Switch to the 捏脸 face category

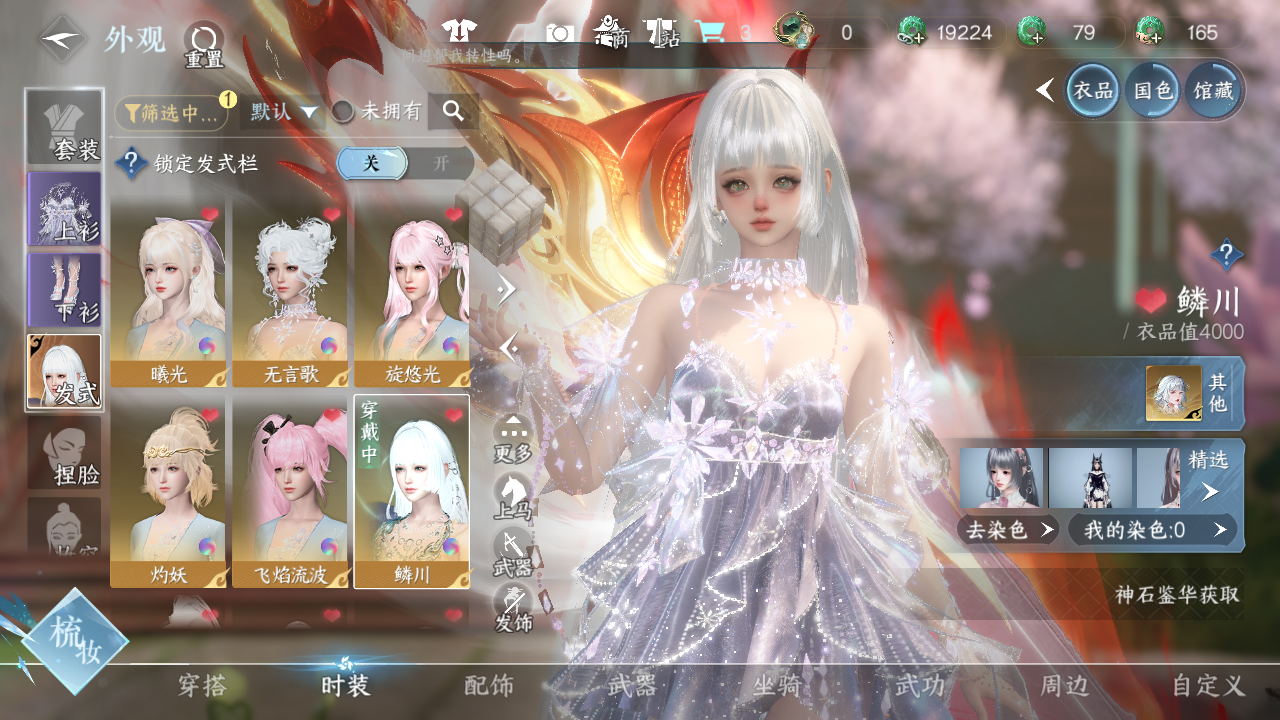65,453
